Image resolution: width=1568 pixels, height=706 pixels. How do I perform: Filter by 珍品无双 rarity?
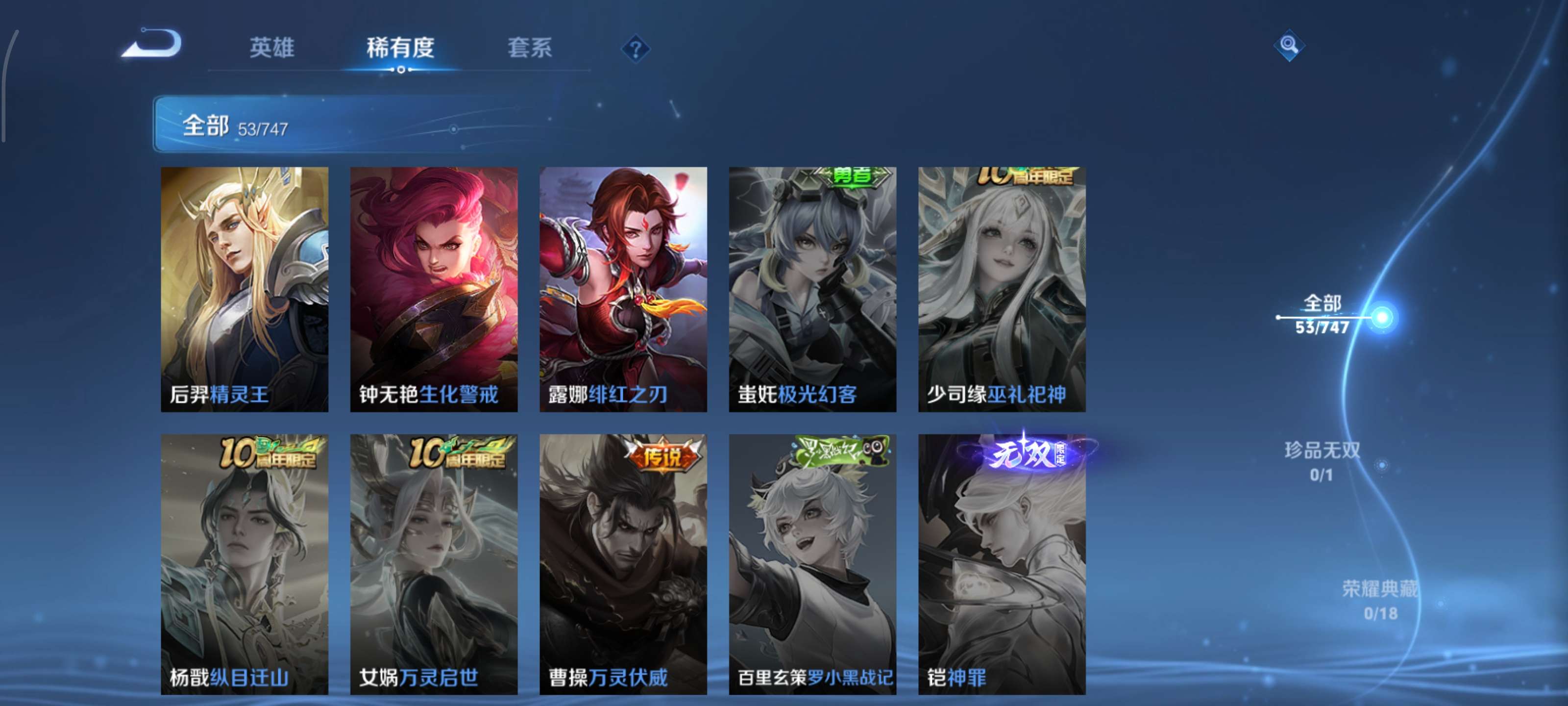1322,461
